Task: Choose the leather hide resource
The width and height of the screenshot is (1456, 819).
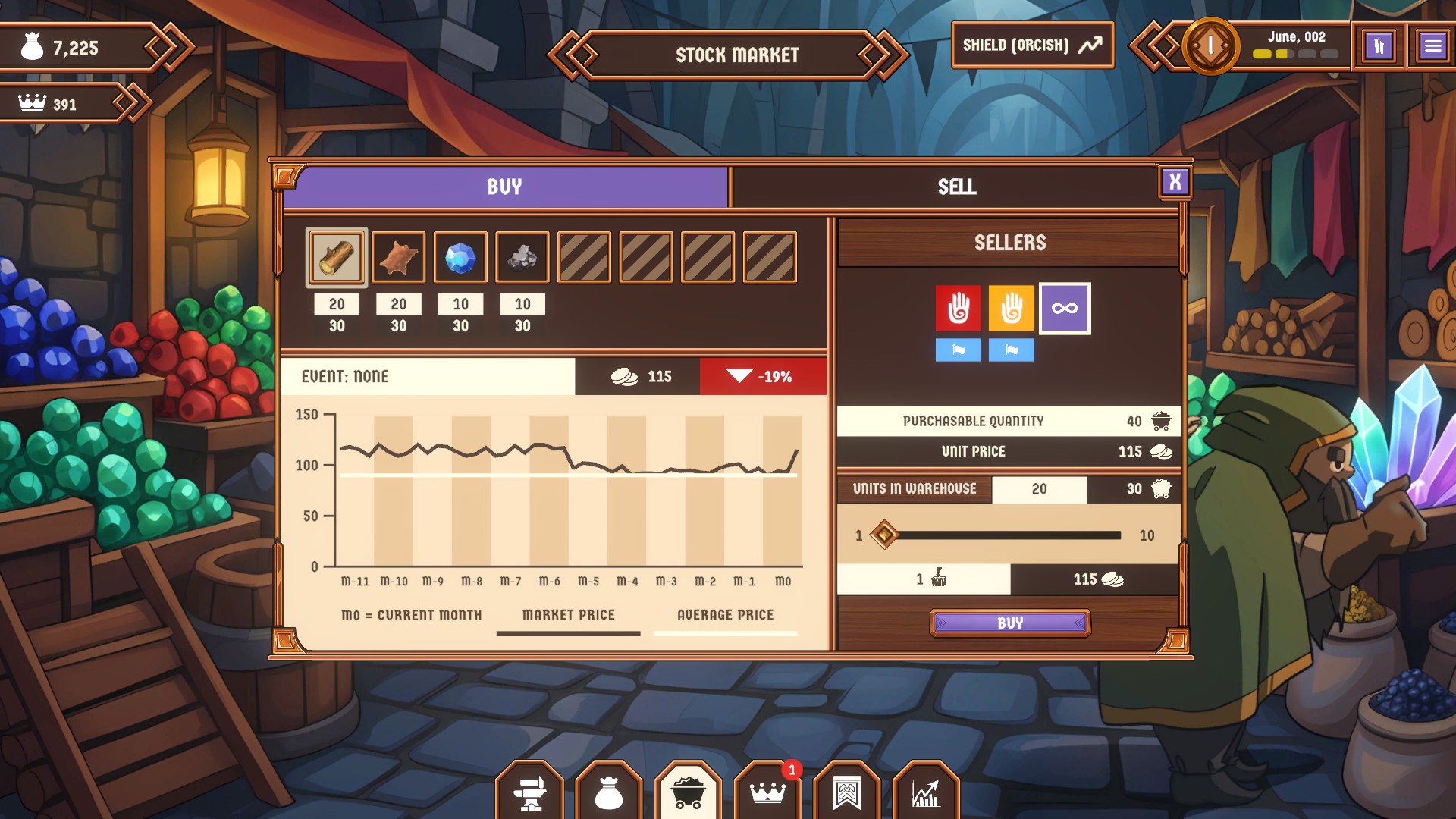Action: 399,258
